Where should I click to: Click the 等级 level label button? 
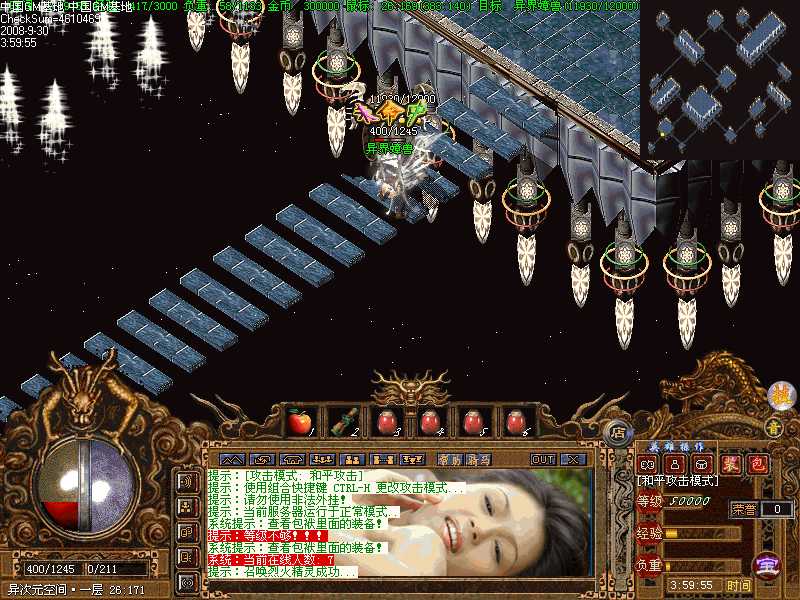click(x=649, y=501)
